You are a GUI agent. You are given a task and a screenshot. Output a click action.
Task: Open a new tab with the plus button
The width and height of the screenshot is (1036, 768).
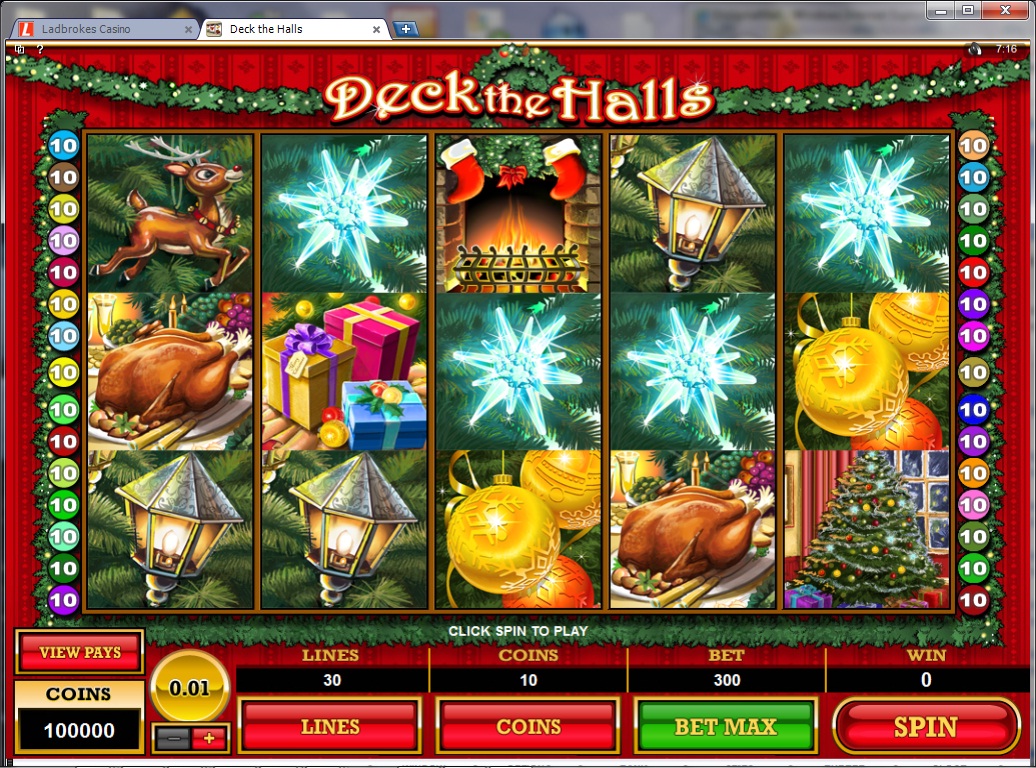point(406,29)
